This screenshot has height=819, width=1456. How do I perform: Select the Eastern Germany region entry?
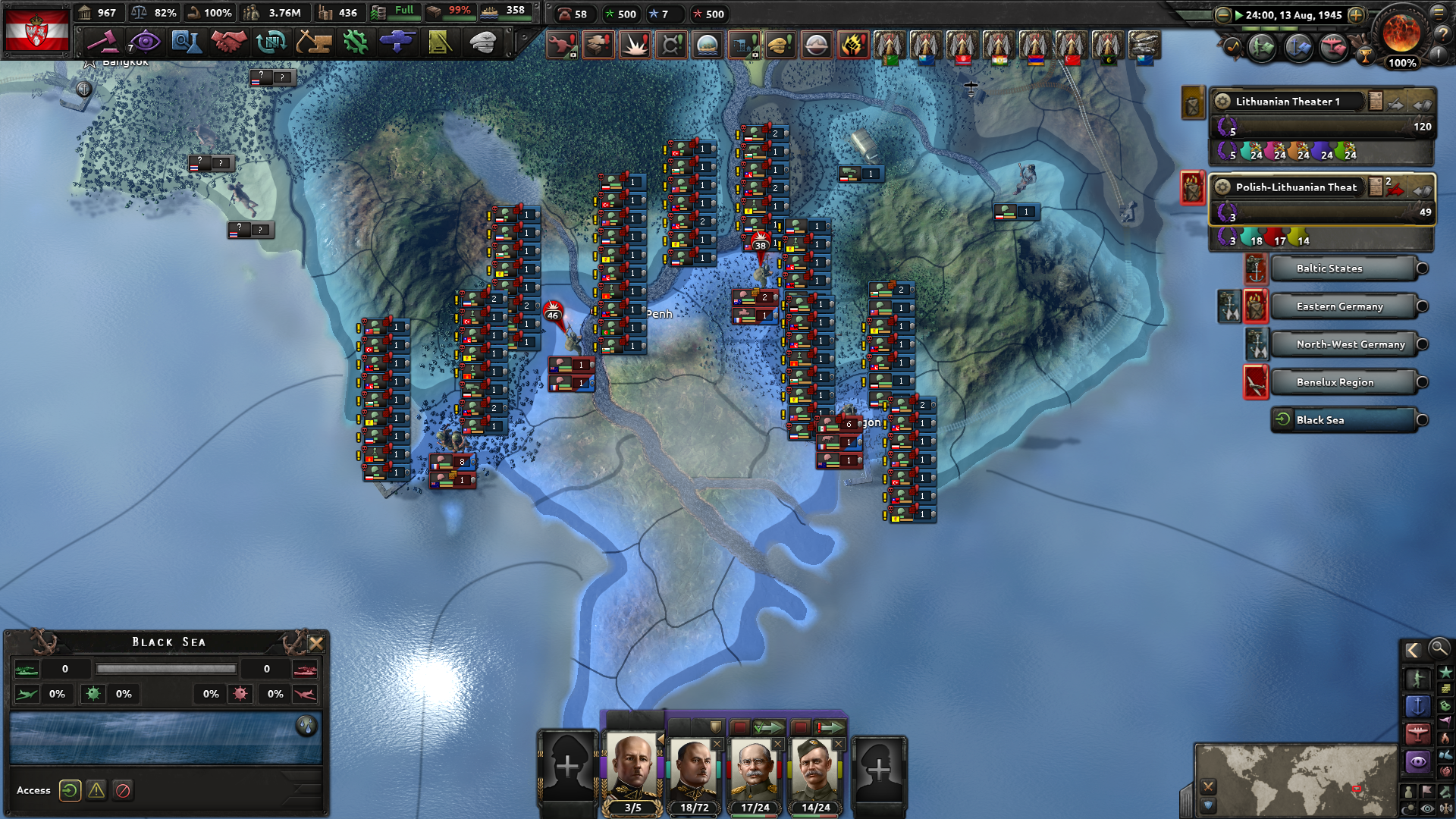(x=1340, y=306)
